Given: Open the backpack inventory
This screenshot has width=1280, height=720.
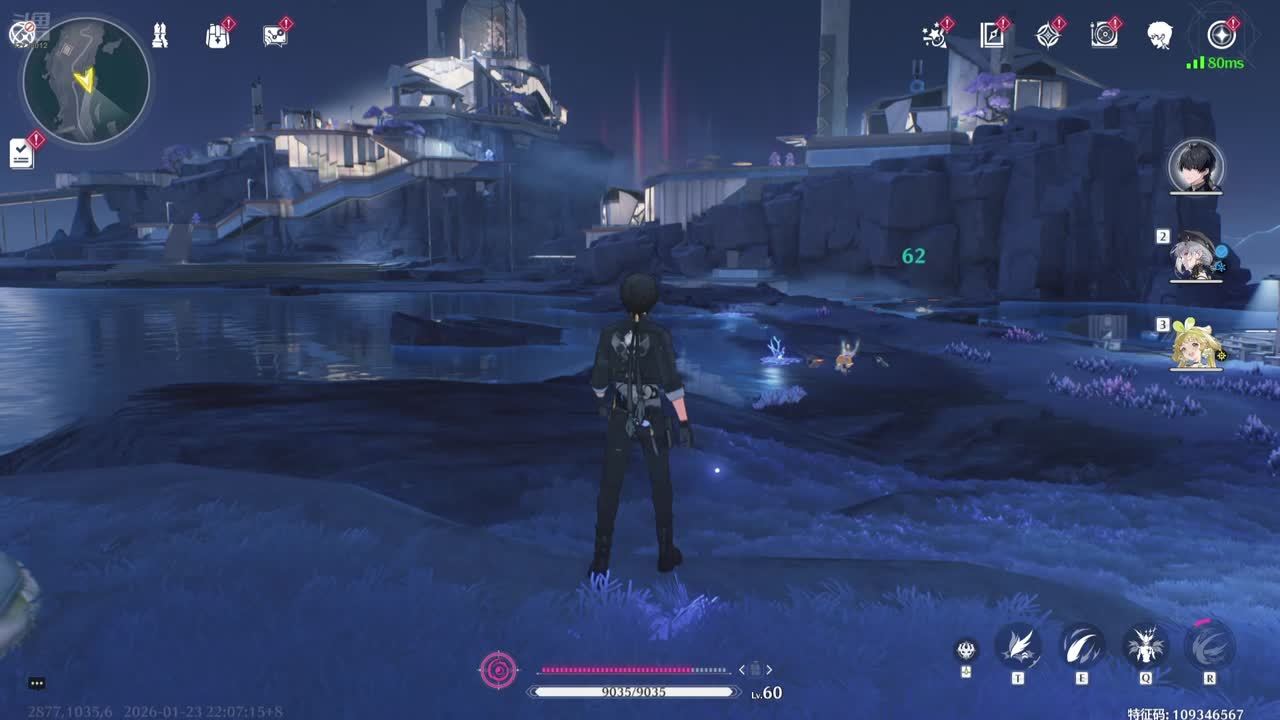Looking at the screenshot, I should point(217,36).
